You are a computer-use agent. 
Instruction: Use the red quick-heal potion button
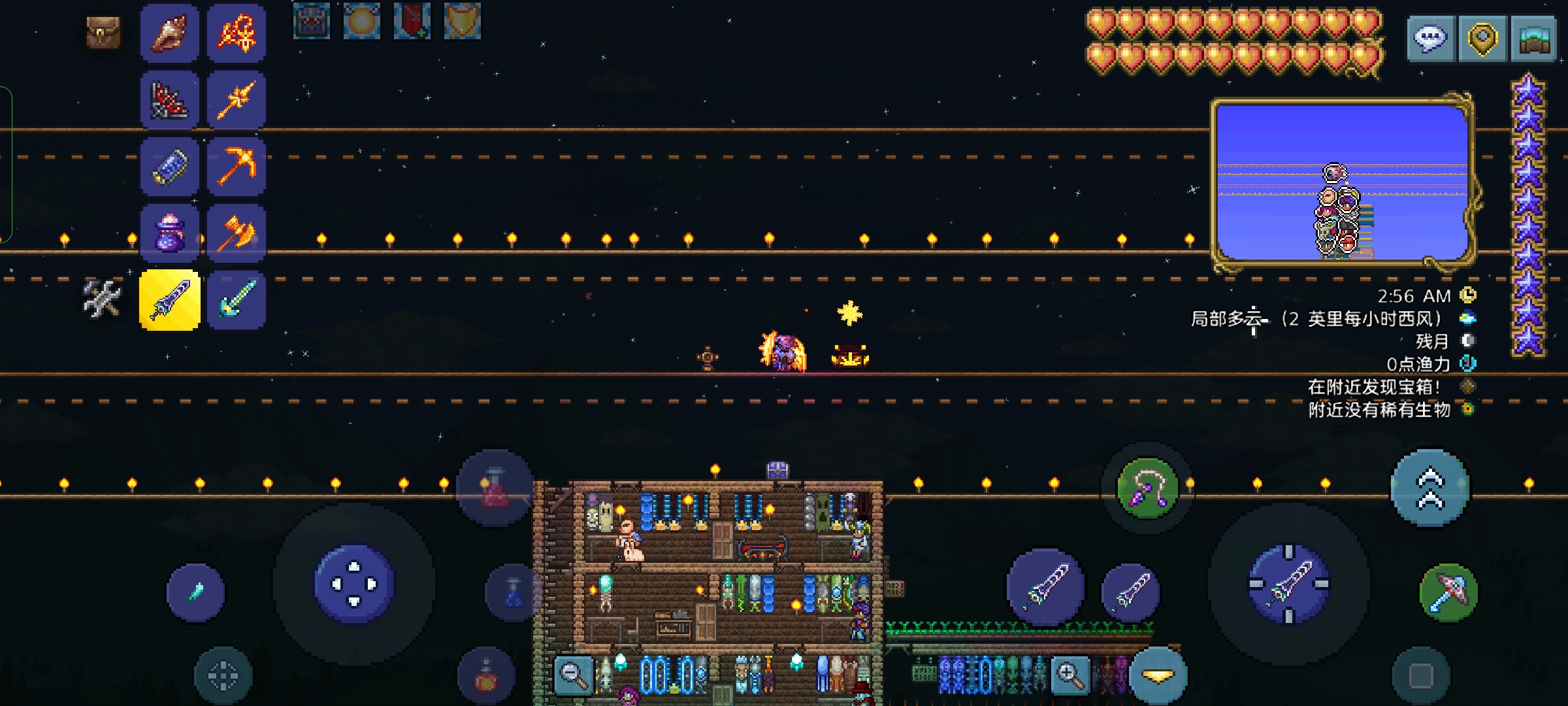click(x=495, y=488)
